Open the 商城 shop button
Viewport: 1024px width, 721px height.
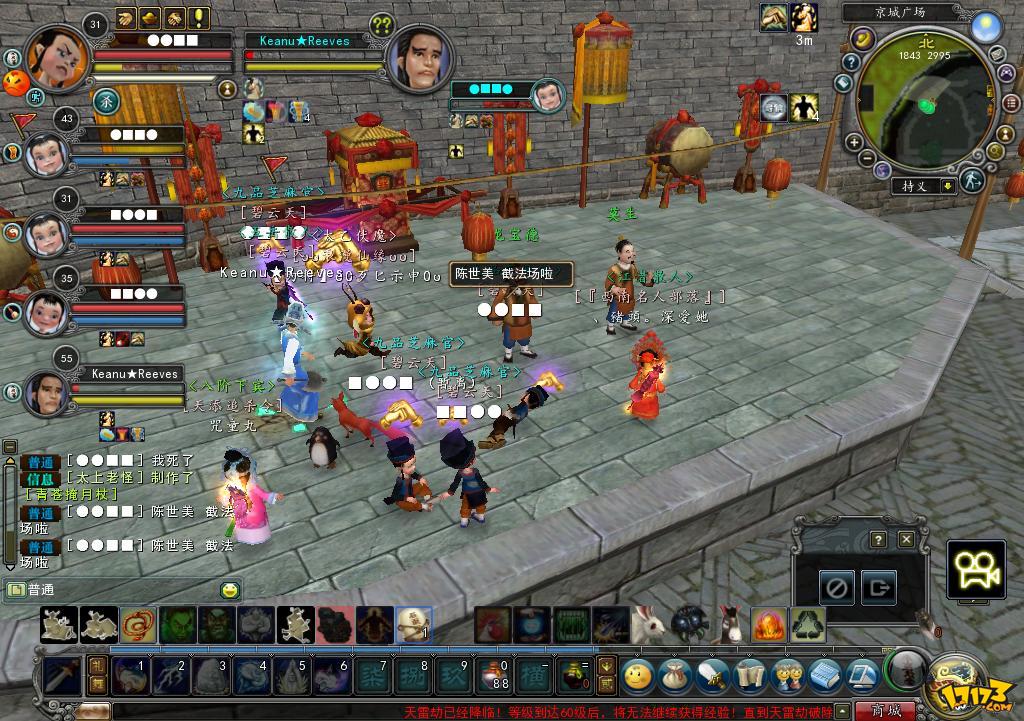coord(885,711)
